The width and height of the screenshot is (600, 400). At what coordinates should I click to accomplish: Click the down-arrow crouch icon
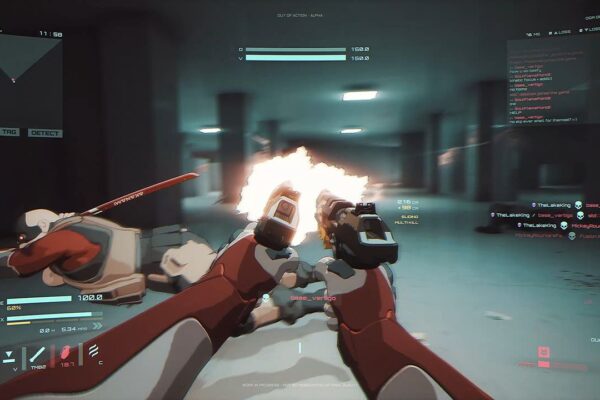(x=9, y=356)
